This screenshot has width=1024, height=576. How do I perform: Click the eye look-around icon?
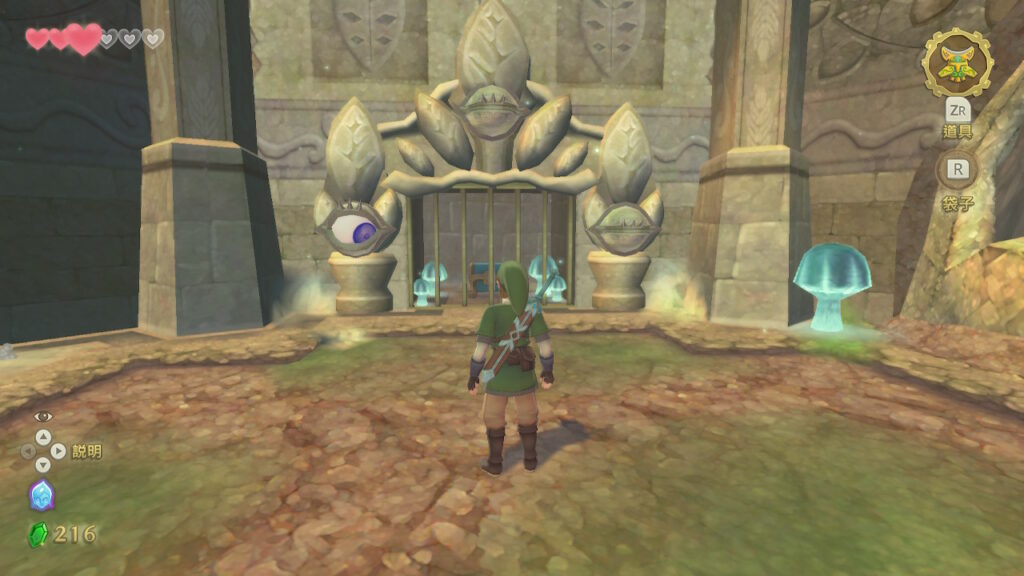(42, 417)
